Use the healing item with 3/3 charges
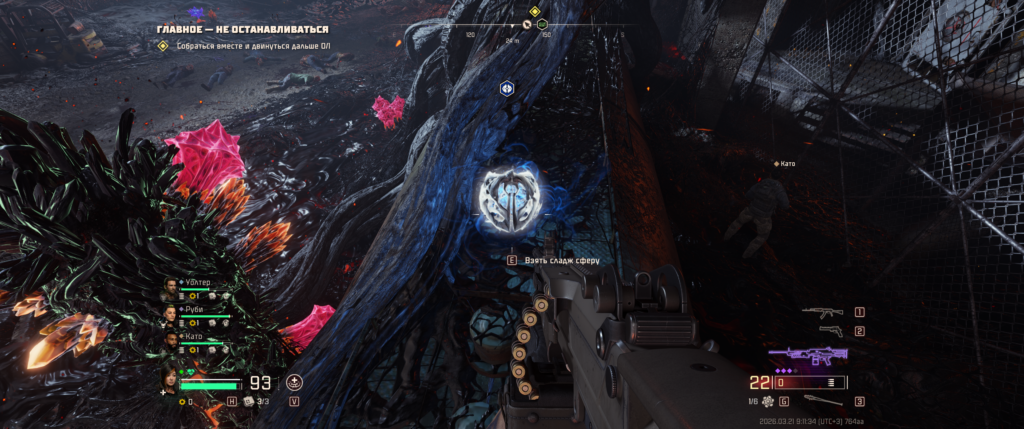This screenshot has width=1024, height=429. pos(248,401)
